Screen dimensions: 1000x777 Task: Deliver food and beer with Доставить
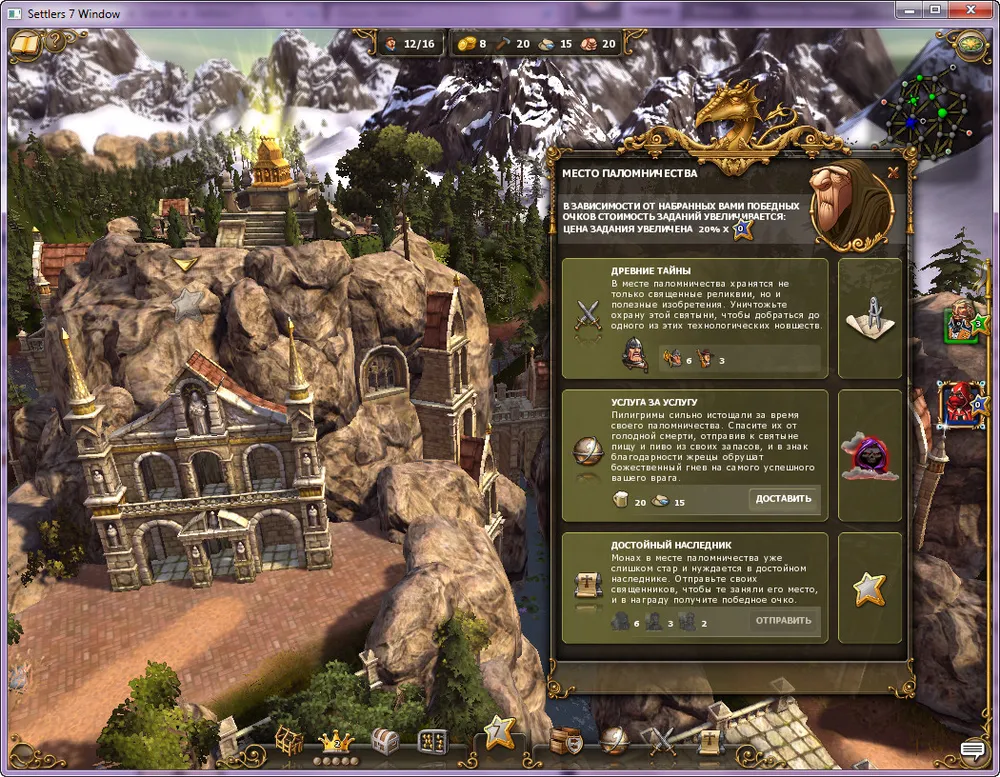pyautogui.click(x=784, y=499)
